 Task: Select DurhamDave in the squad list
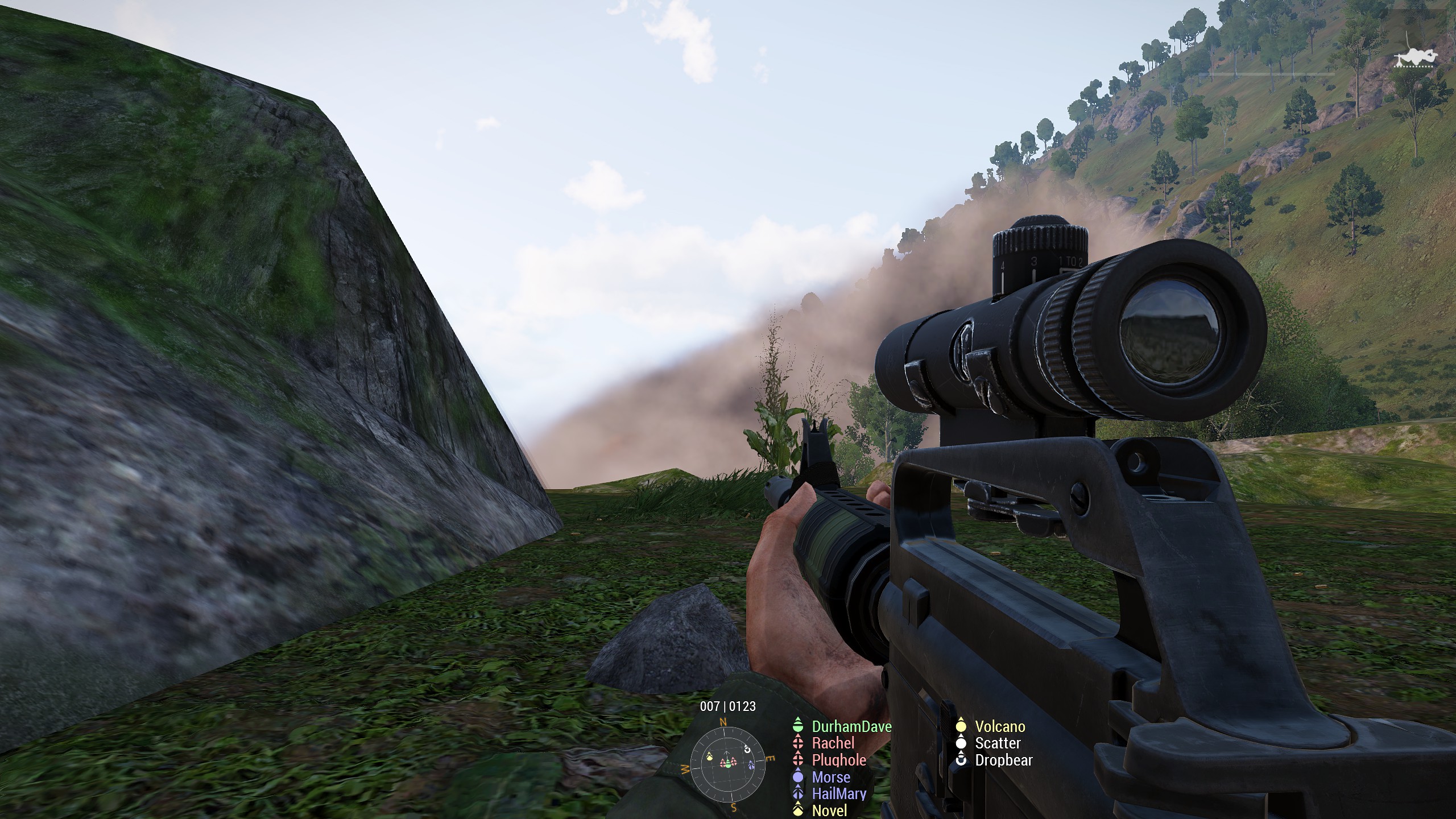851,726
